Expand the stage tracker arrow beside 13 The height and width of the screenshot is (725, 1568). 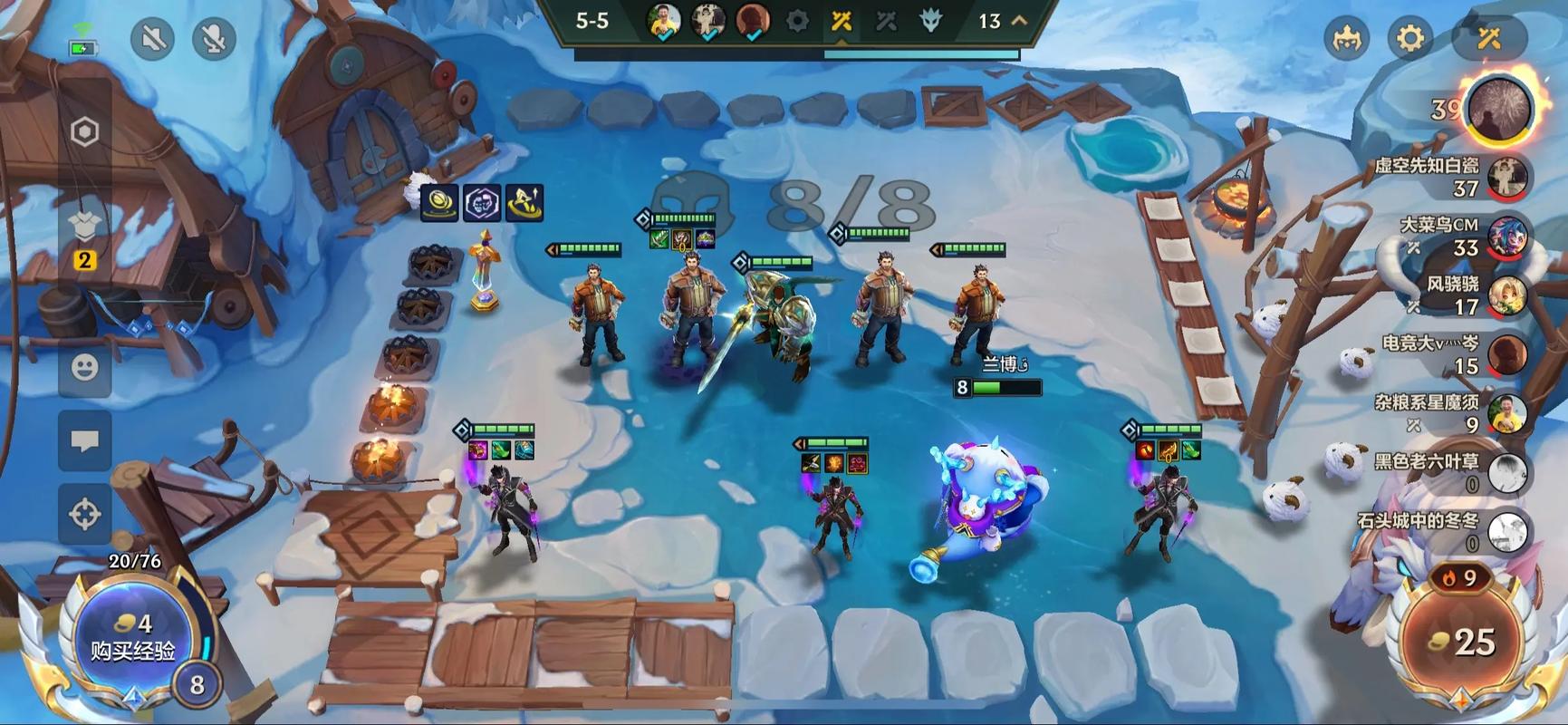[x=1019, y=21]
